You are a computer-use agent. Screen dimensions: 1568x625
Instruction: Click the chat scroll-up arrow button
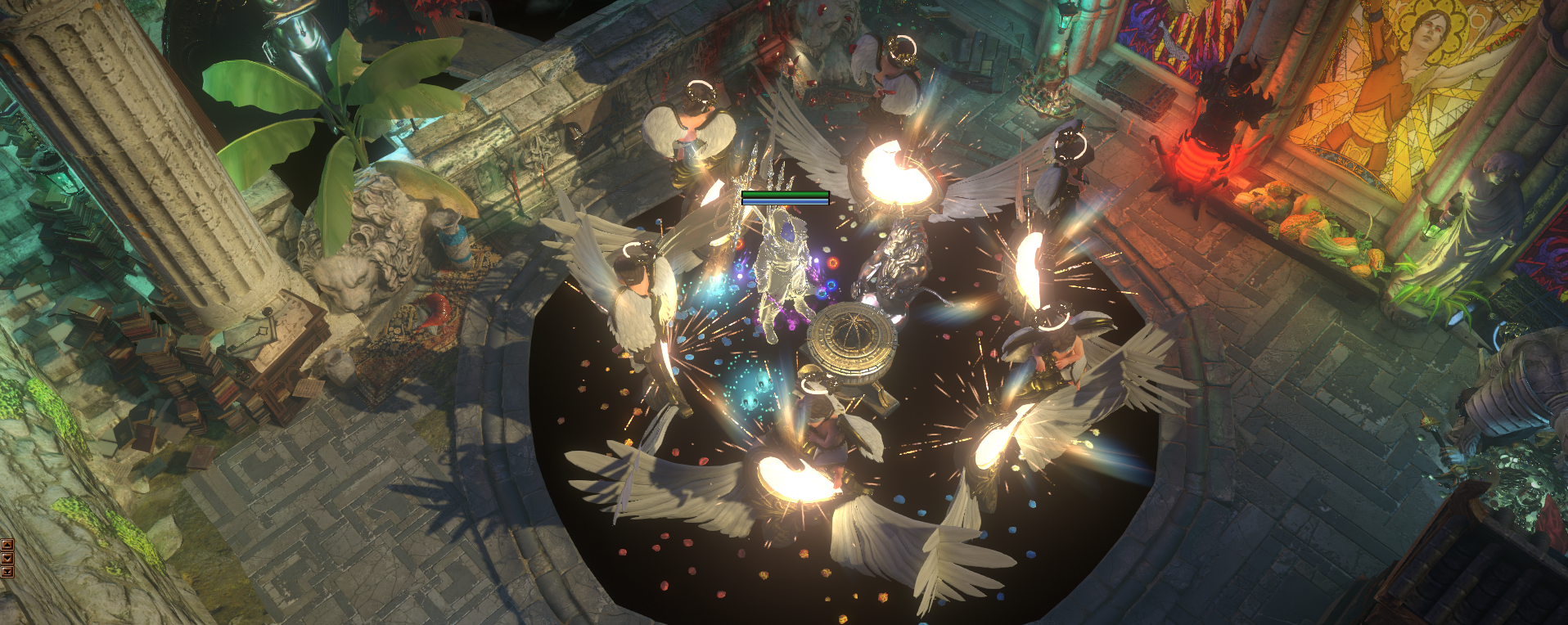(x=7, y=545)
